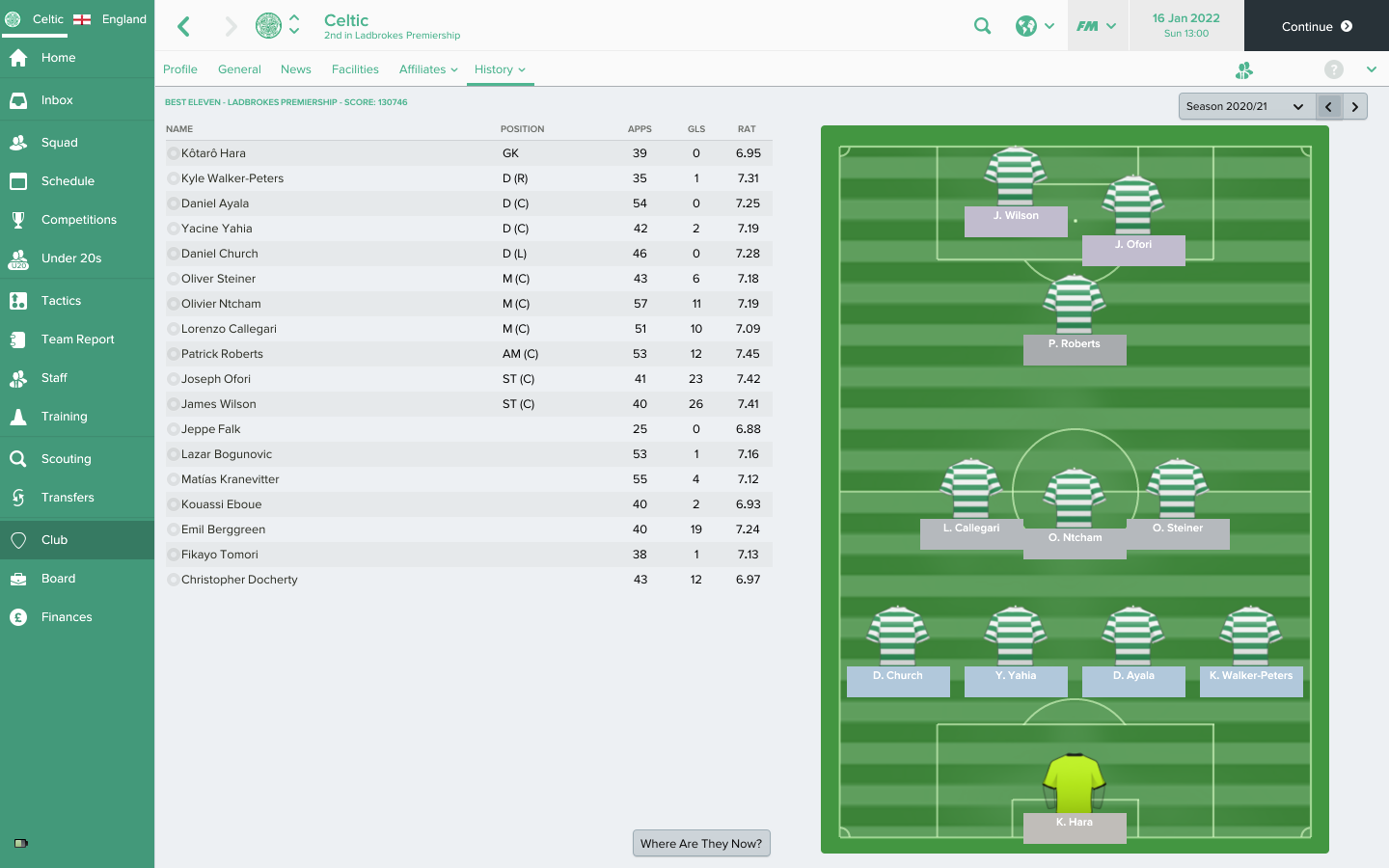Open the Season 2020/21 dropdown
This screenshot has width=1389, height=868.
1244,106
